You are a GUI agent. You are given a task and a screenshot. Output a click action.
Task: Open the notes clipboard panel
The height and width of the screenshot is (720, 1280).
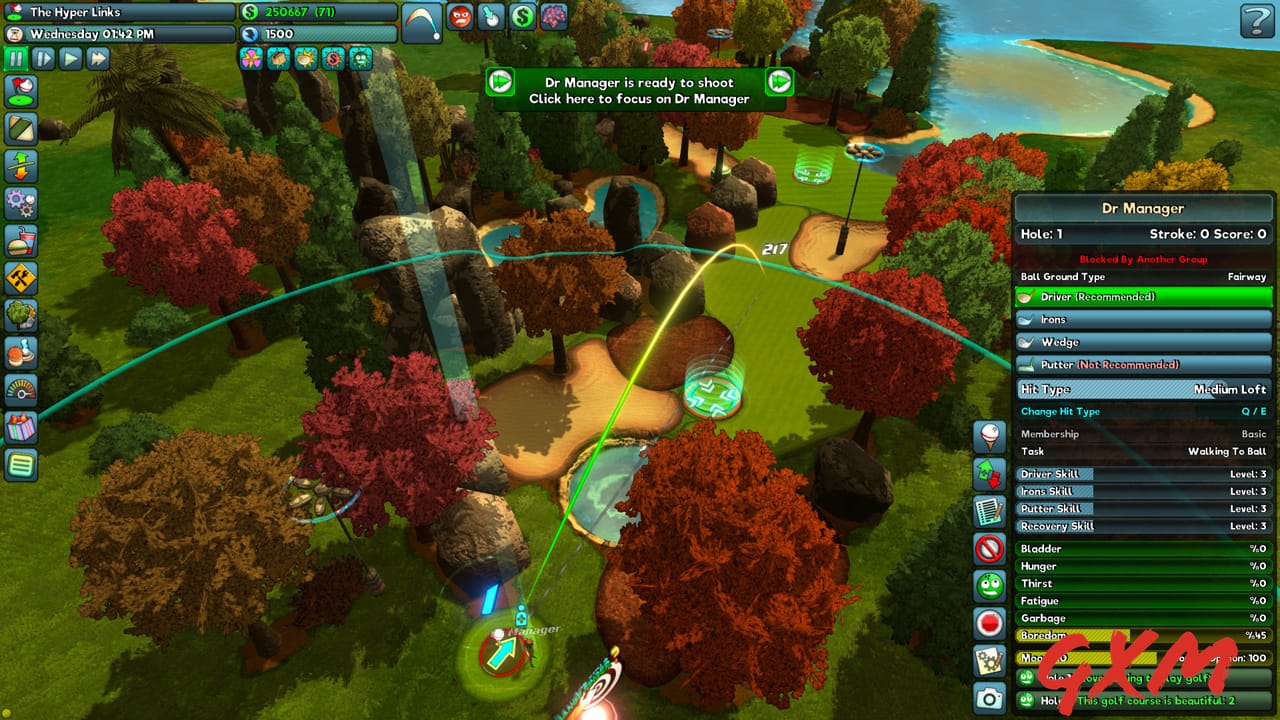(988, 511)
